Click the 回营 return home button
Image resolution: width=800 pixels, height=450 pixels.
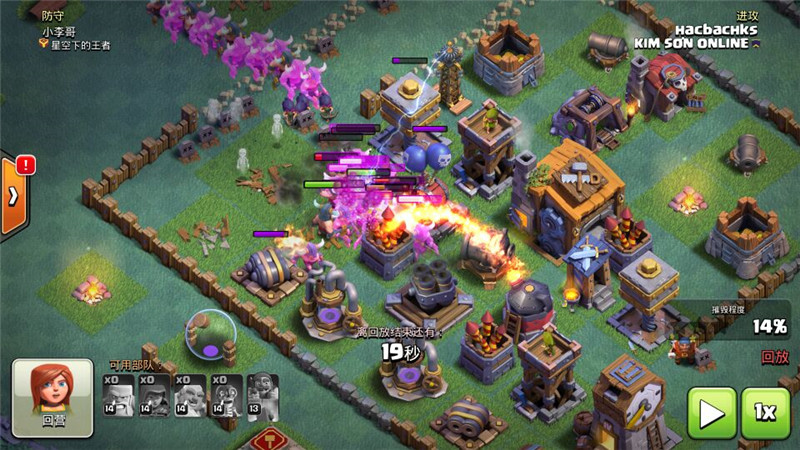(52, 398)
